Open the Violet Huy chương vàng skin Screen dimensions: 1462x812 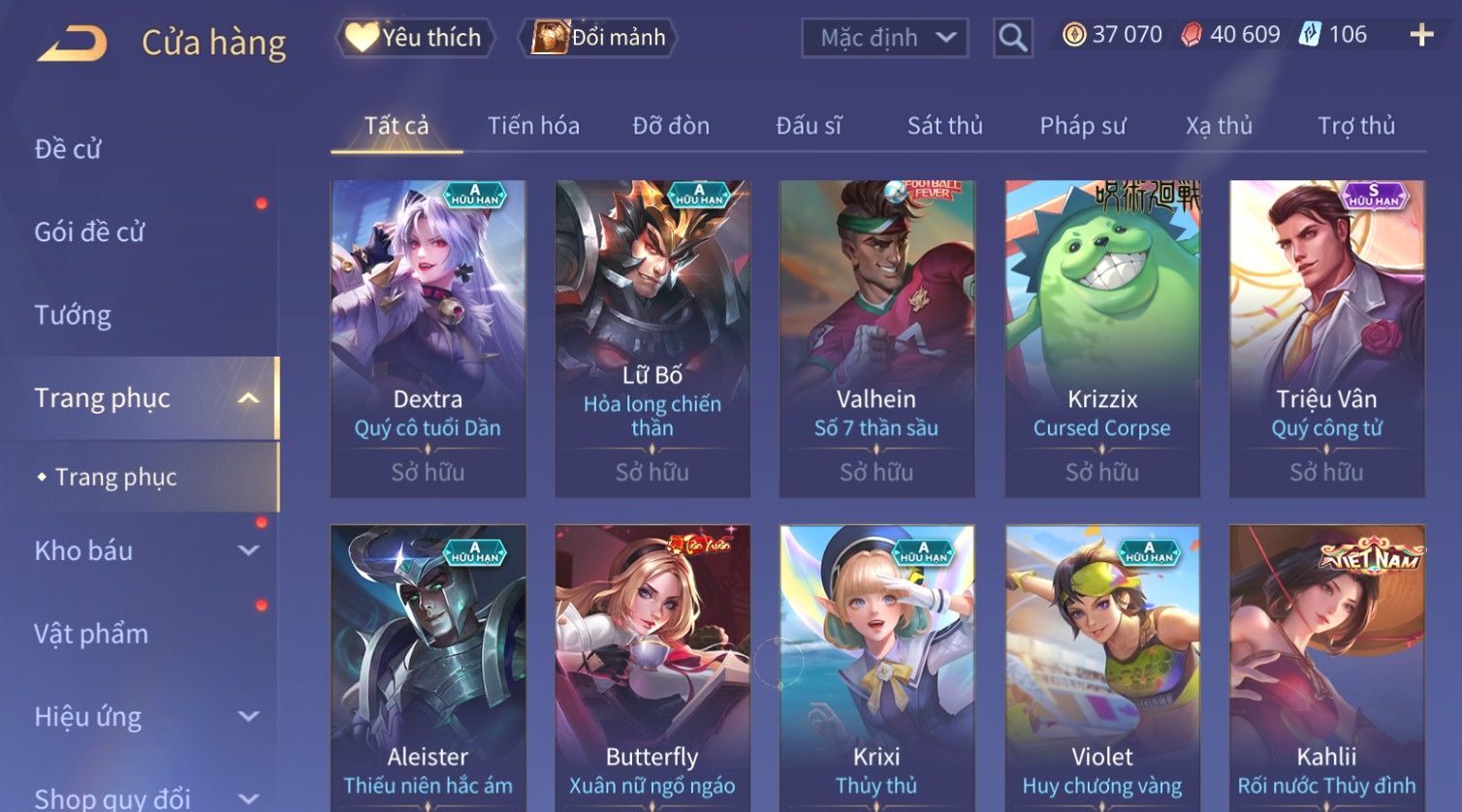pos(1102,669)
